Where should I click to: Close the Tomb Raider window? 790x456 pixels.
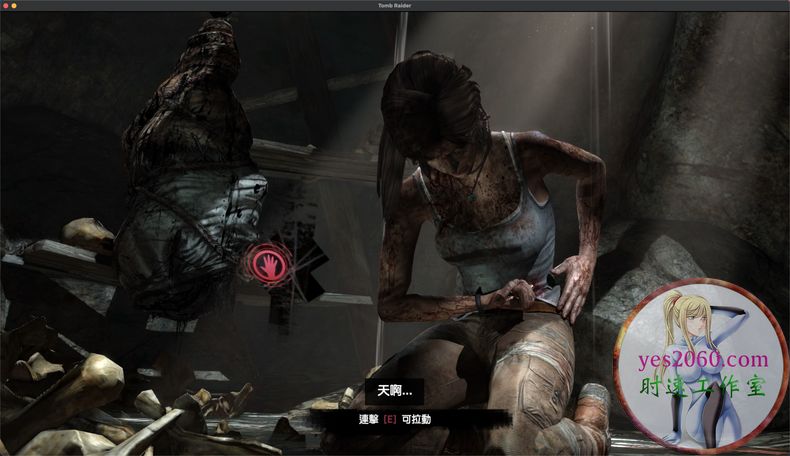coord(5,6)
